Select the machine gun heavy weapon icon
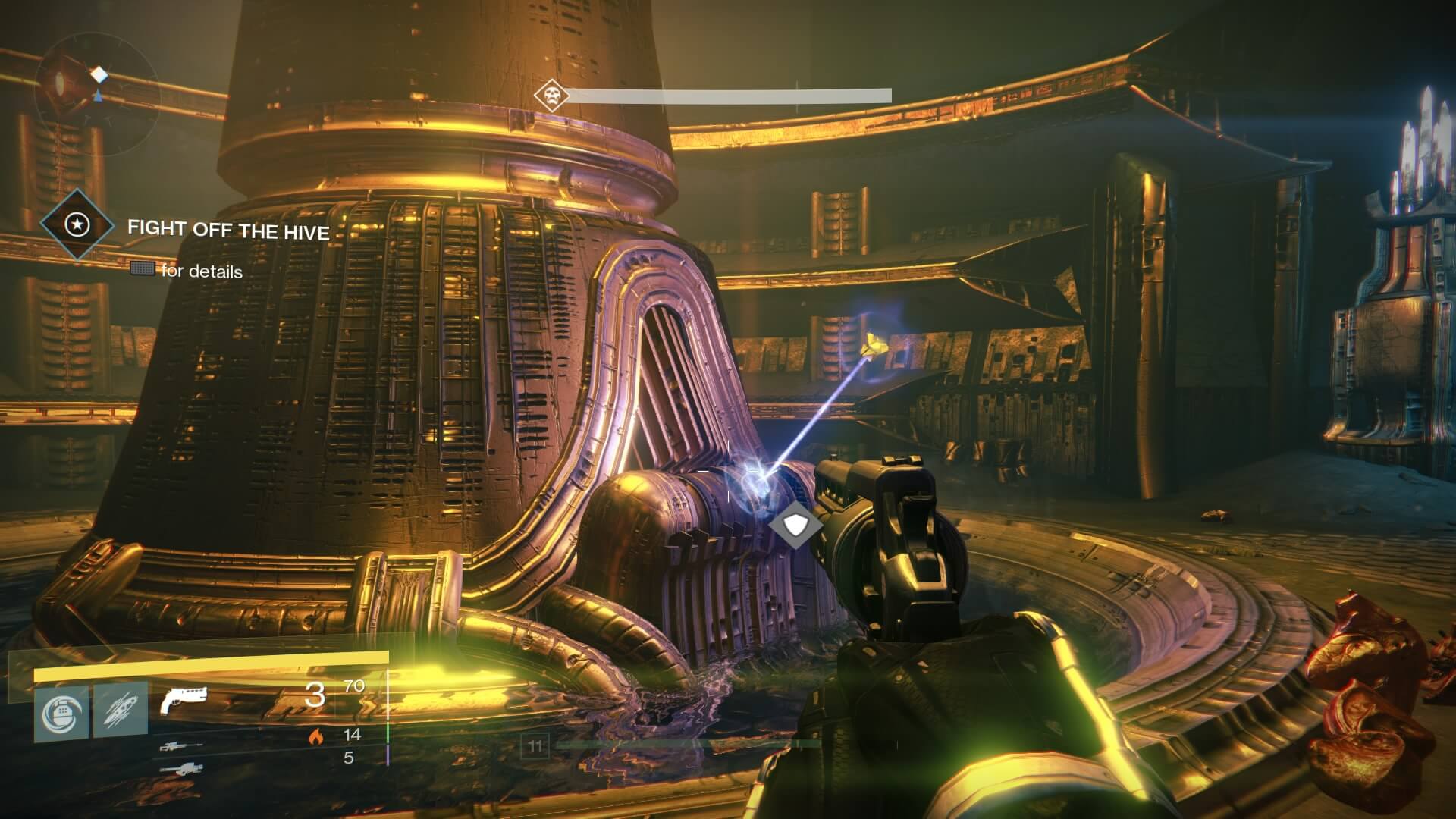The image size is (1456, 819). pyautogui.click(x=184, y=770)
